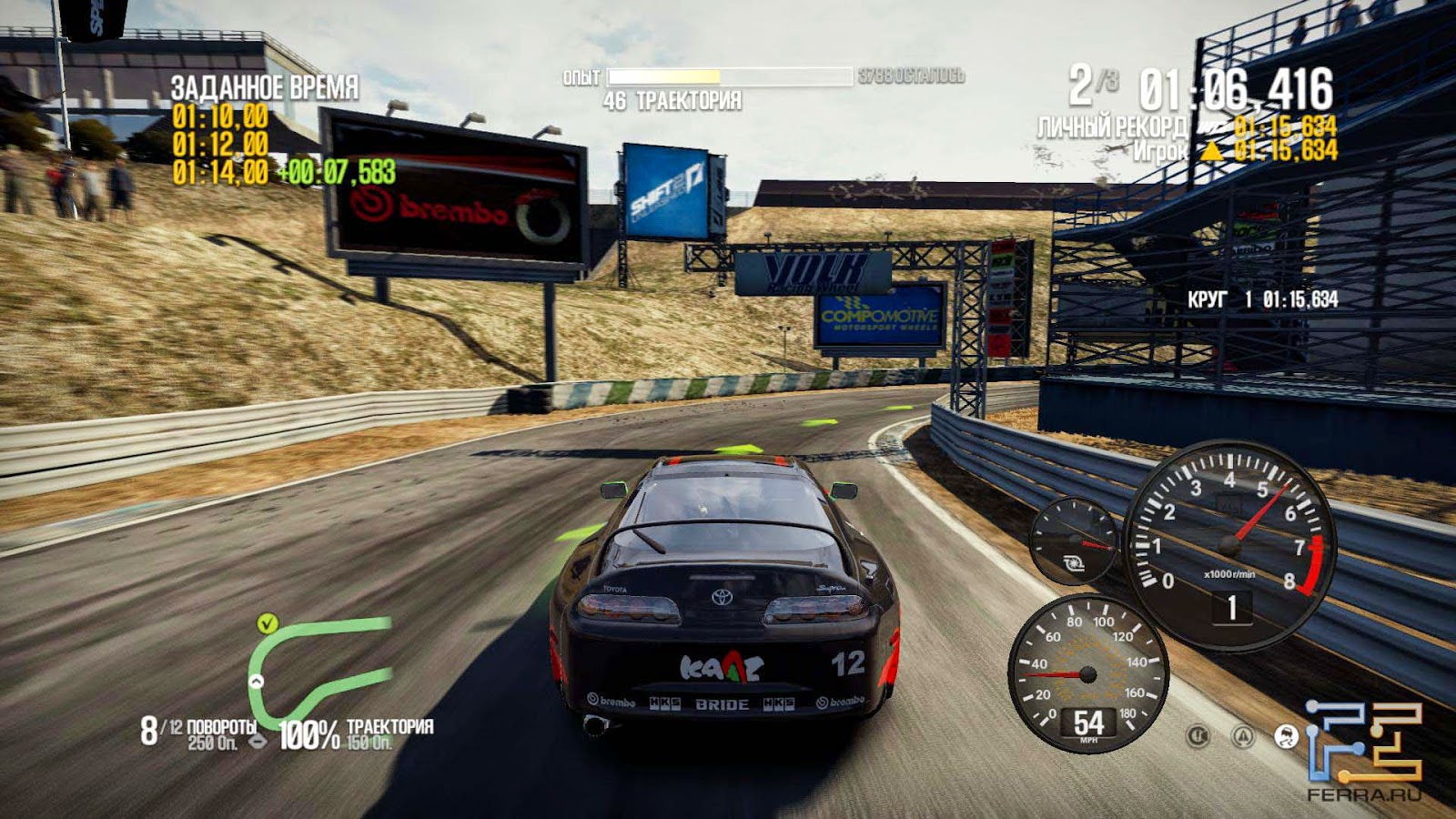Select the green checkmark marker on minimap
Screen dimensions: 1456x819
click(x=267, y=623)
